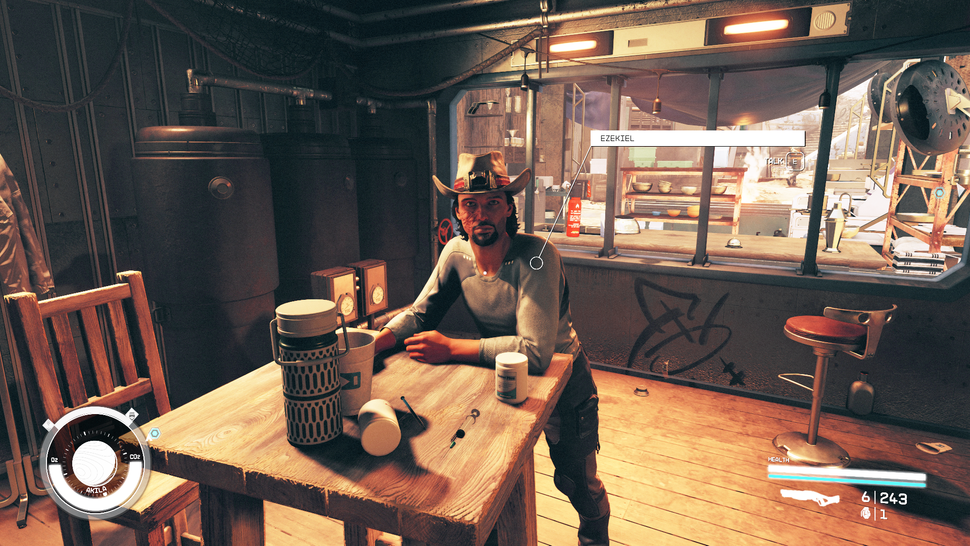This screenshot has height=546, width=970.
Task: Open the Akila planet watch compass
Action: [96, 463]
